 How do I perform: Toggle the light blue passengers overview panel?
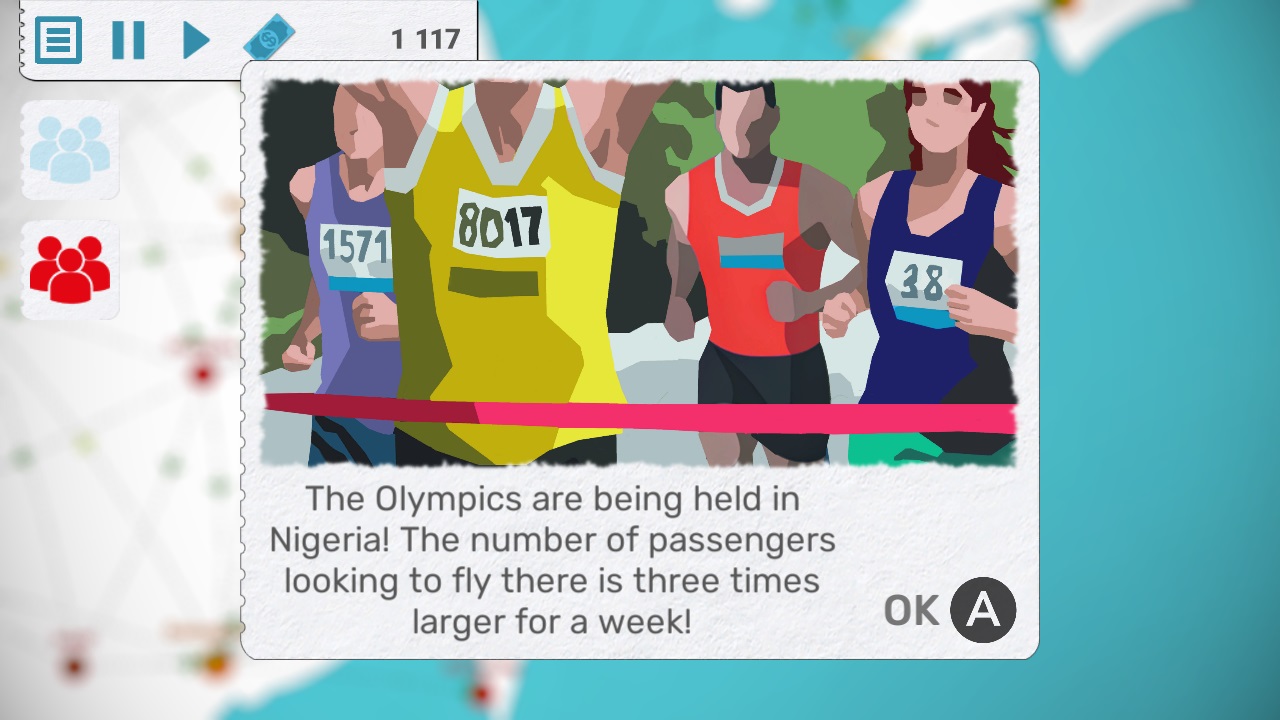click(x=70, y=148)
